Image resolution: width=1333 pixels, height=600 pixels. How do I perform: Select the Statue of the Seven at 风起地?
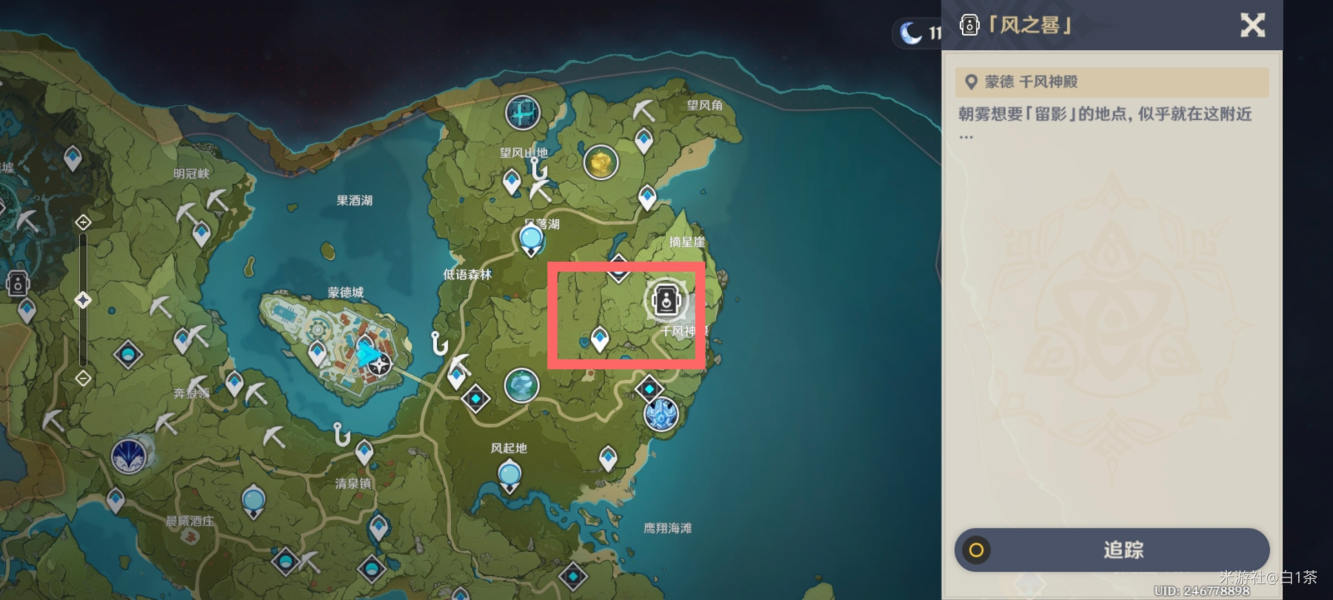click(x=510, y=473)
